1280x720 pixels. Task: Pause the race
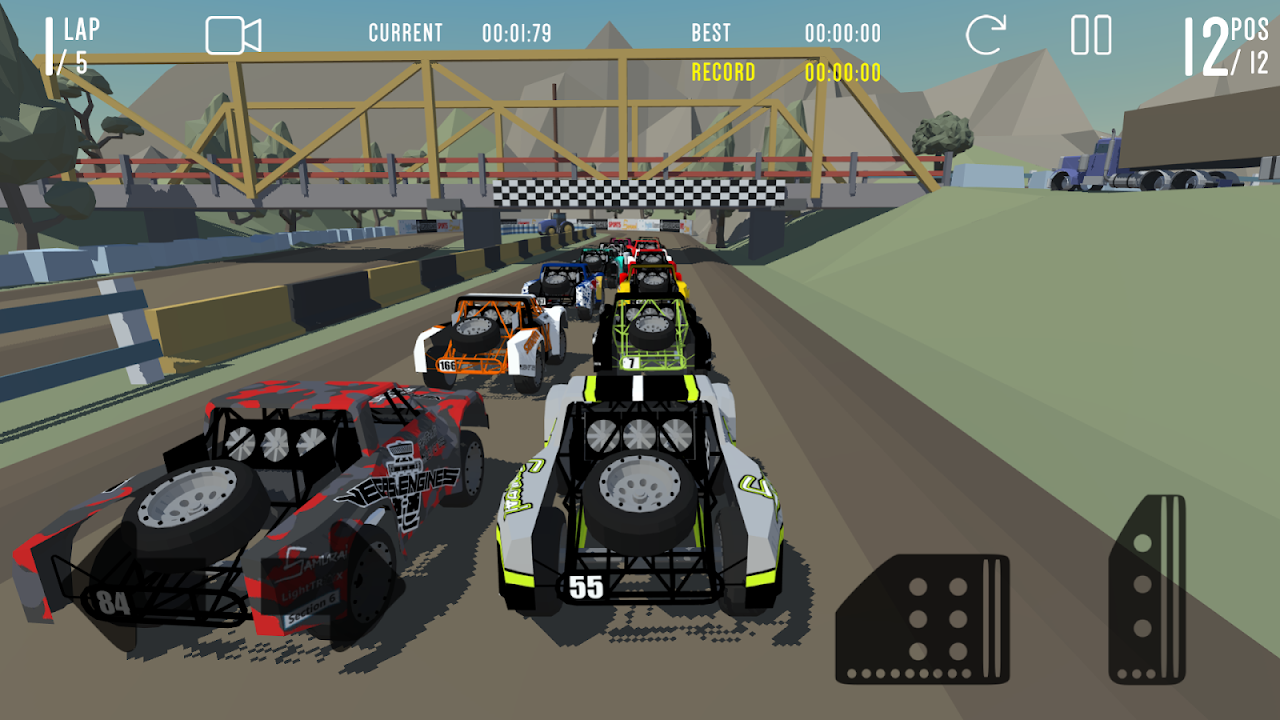pos(1091,35)
